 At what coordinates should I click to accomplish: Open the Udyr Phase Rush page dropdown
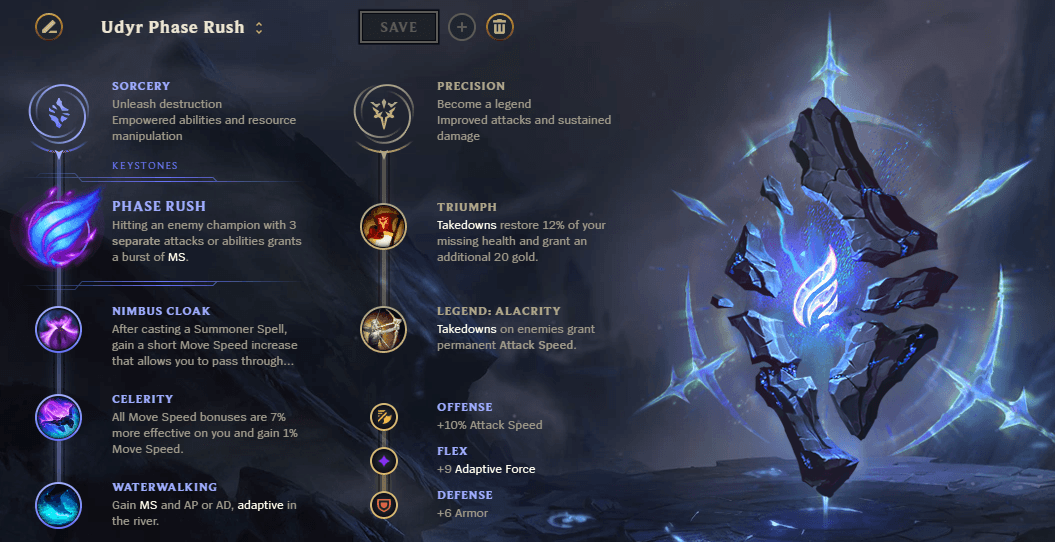[x=259, y=28]
